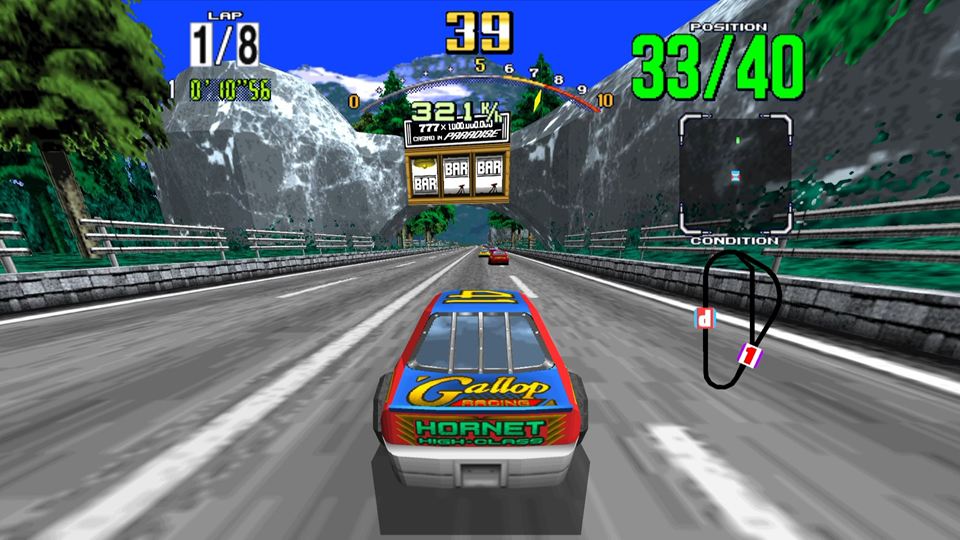The image size is (960, 540).
Task: Select the red "d" marker on the track map
Action: pyautogui.click(x=706, y=319)
